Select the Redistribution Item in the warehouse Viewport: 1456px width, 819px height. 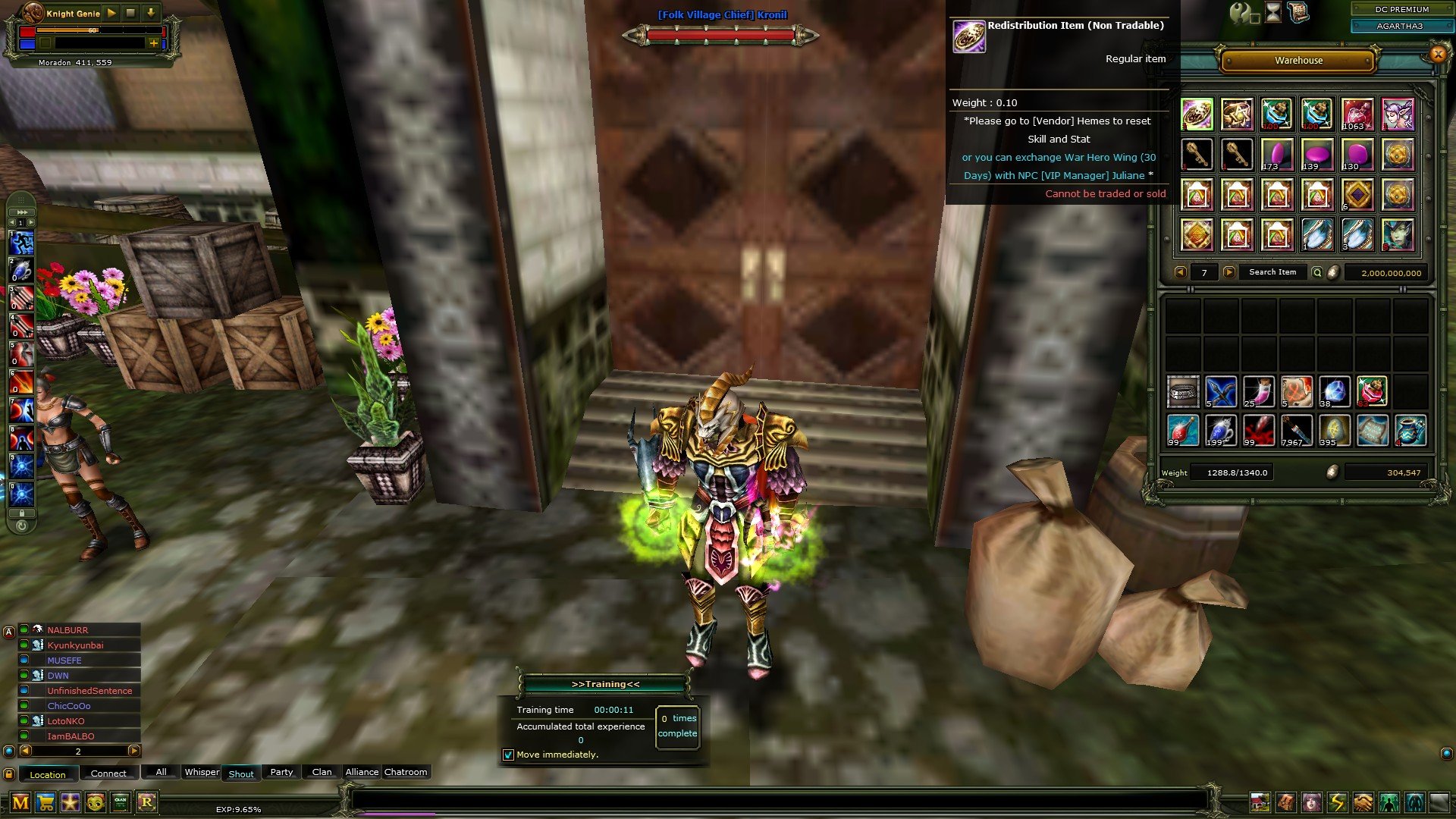(x=1197, y=115)
